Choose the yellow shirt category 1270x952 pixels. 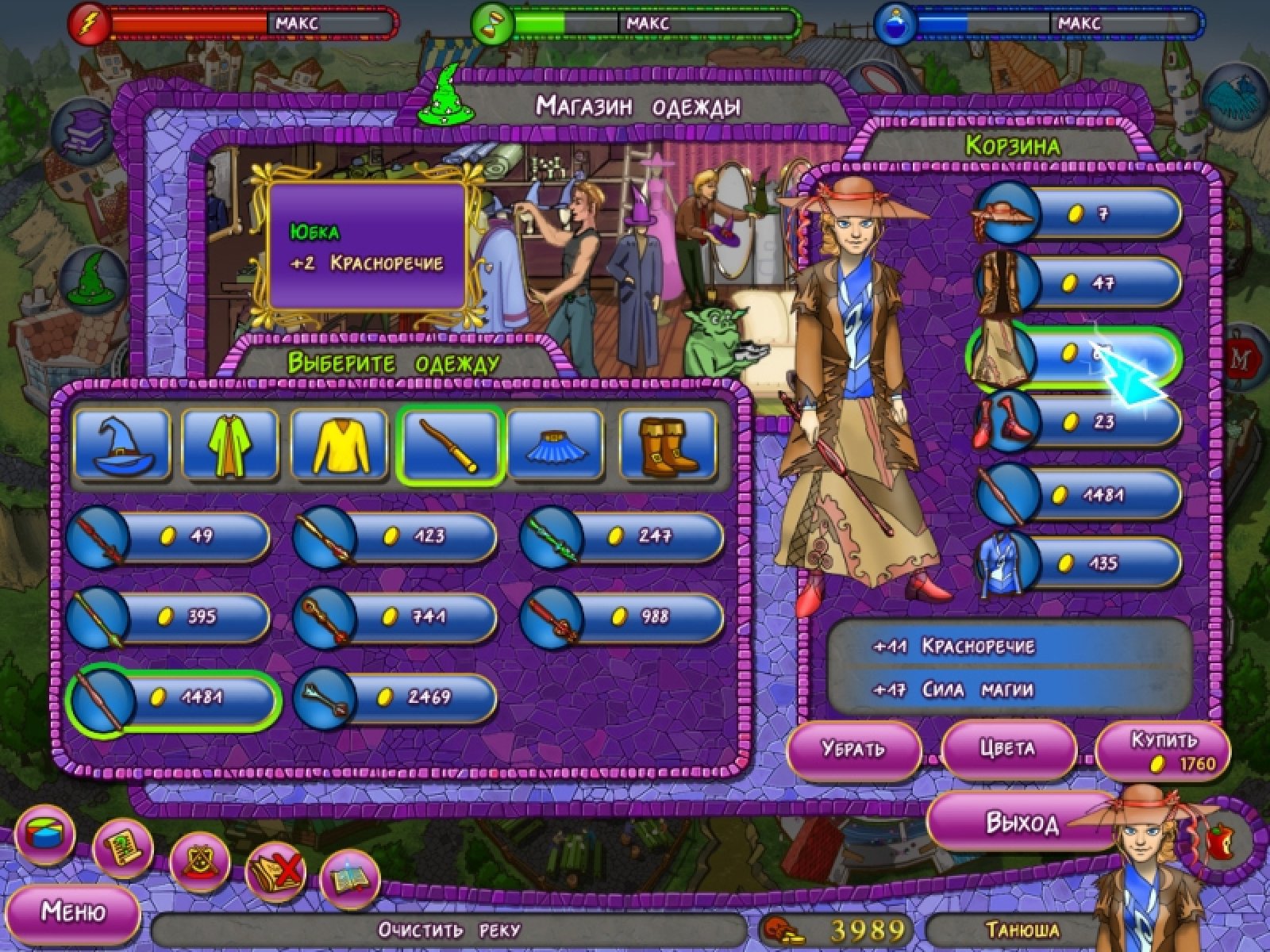tap(340, 445)
